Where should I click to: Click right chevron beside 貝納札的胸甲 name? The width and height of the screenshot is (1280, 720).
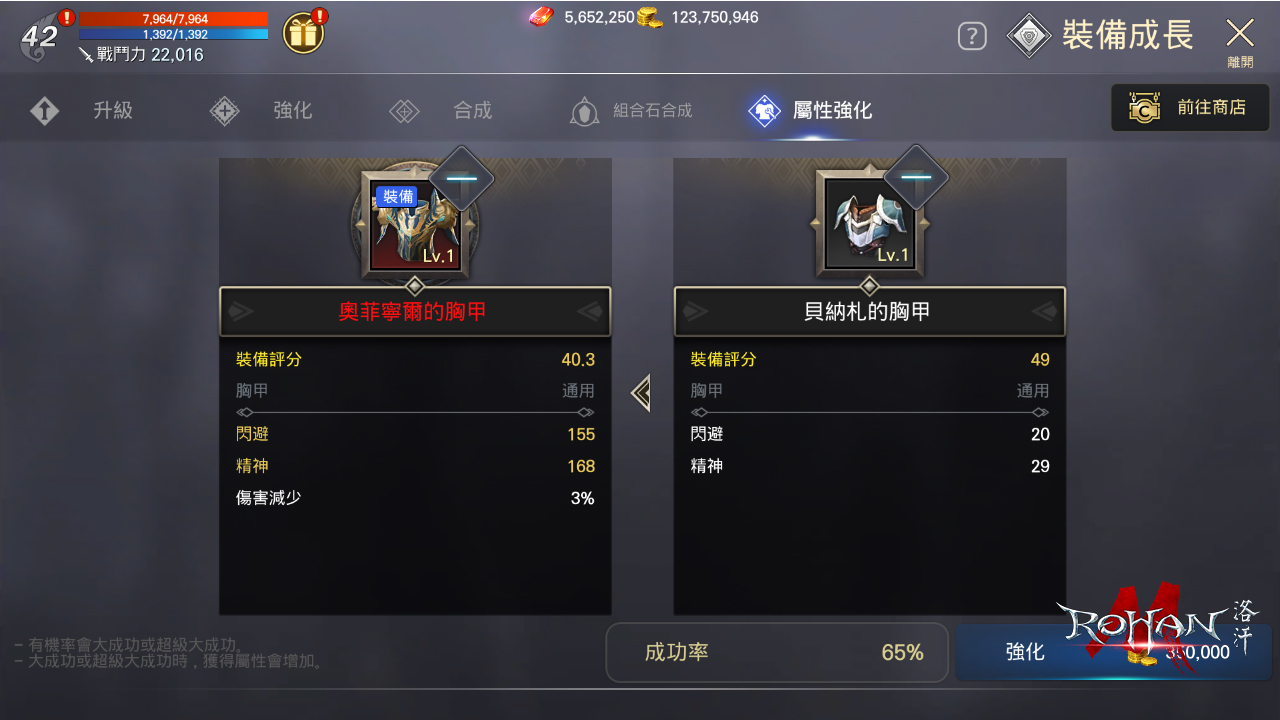(1046, 311)
